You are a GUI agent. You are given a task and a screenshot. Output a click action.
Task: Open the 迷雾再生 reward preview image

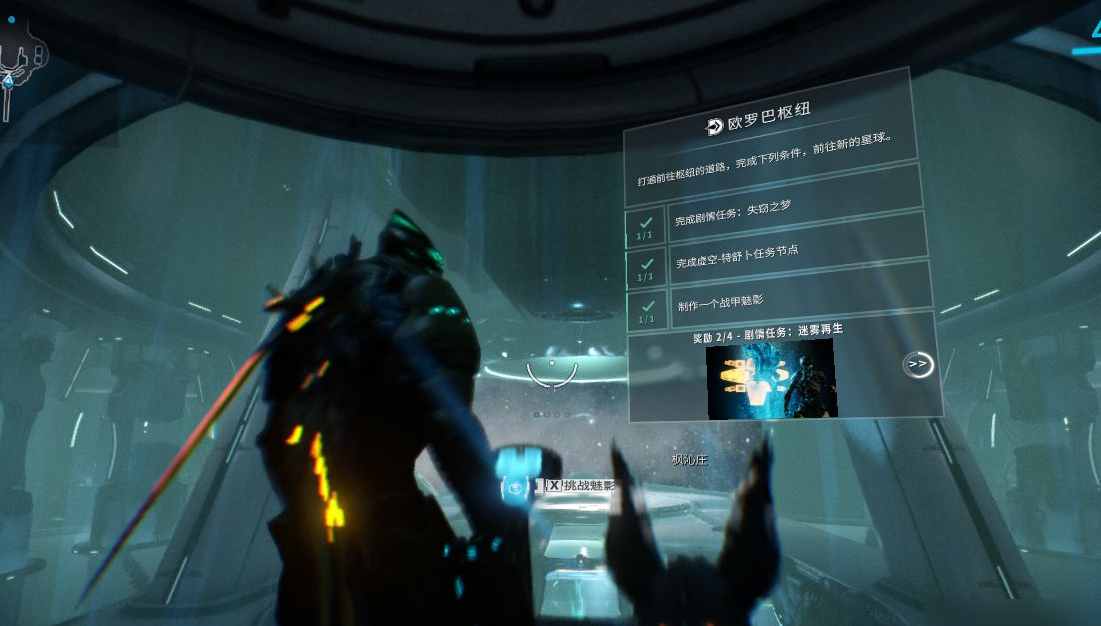click(770, 379)
